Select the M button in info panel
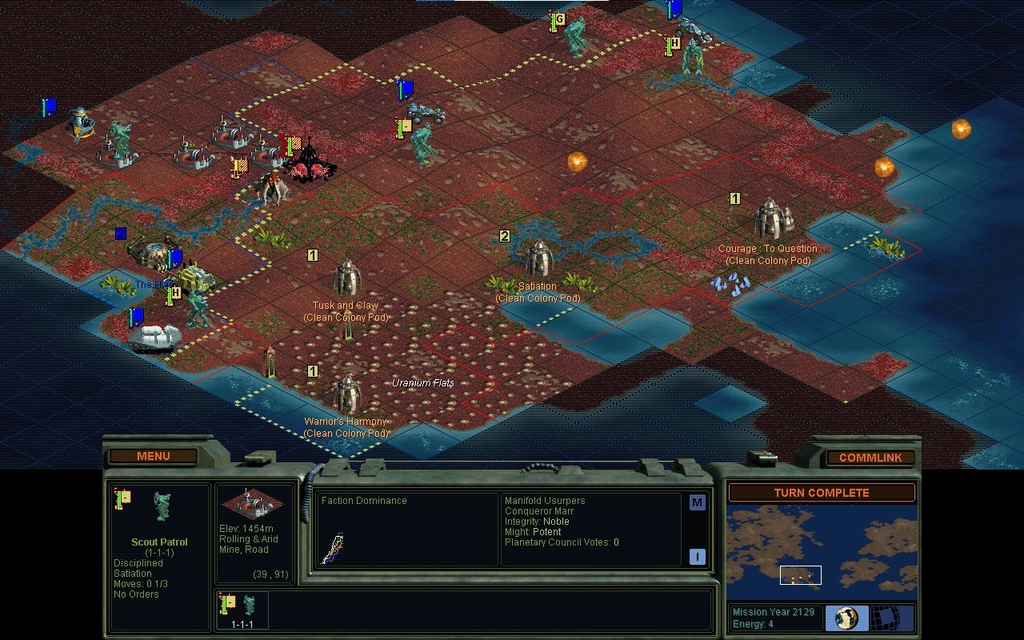Screen dimensions: 1024x640 tap(697, 503)
